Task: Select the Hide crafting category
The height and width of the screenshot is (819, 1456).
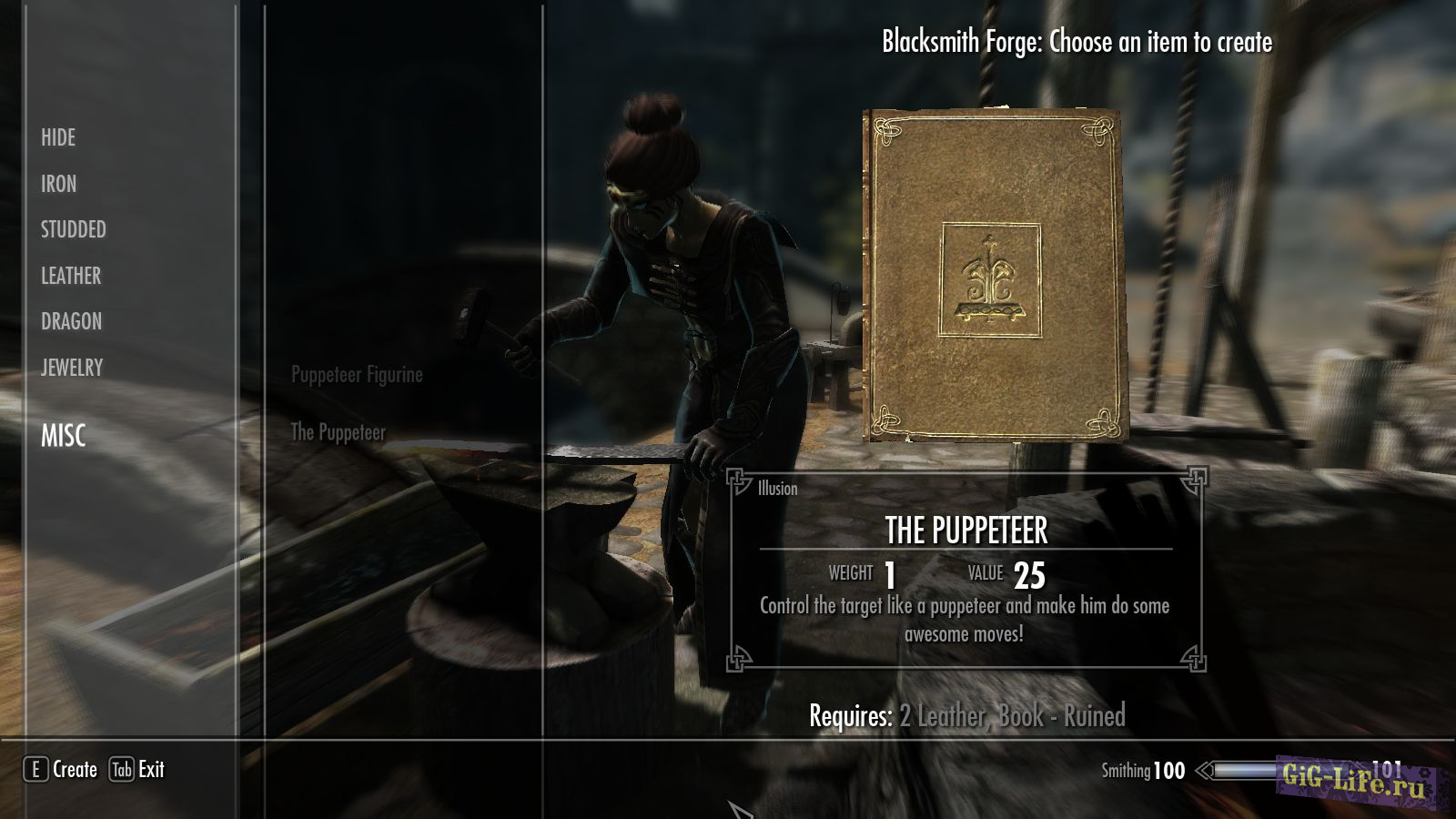Action: pyautogui.click(x=58, y=137)
